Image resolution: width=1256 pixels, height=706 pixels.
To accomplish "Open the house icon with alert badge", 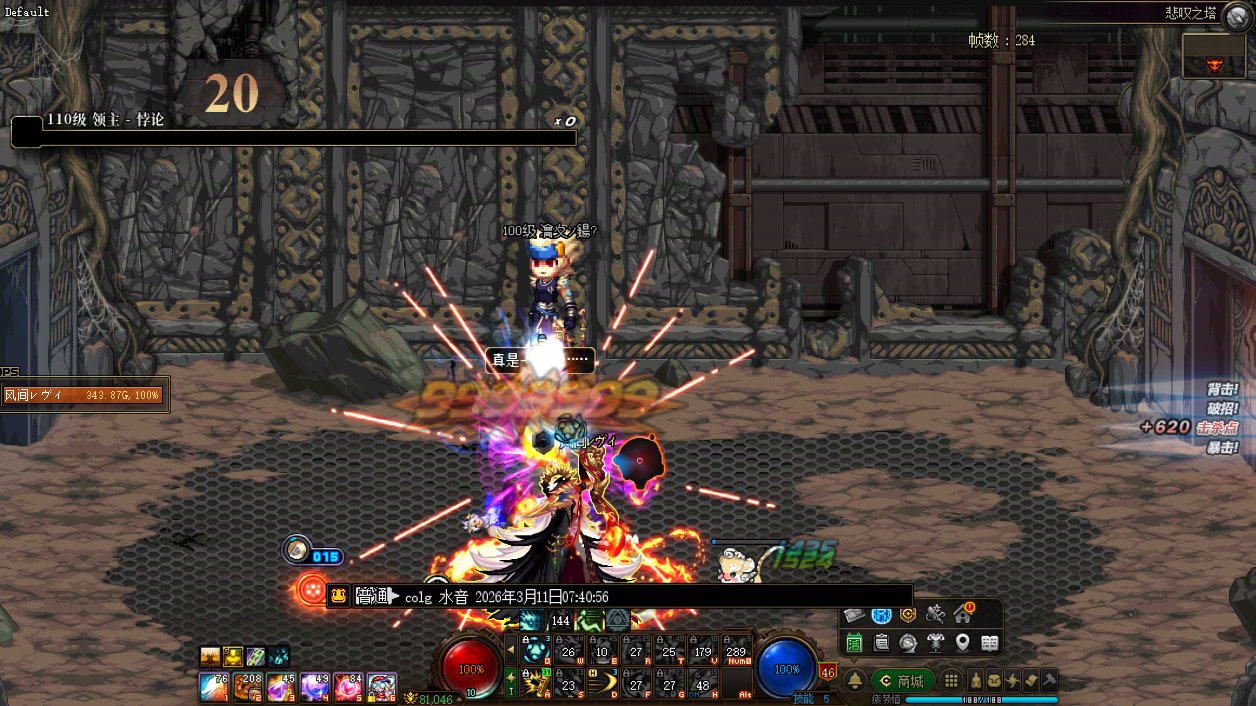I will pos(962,614).
